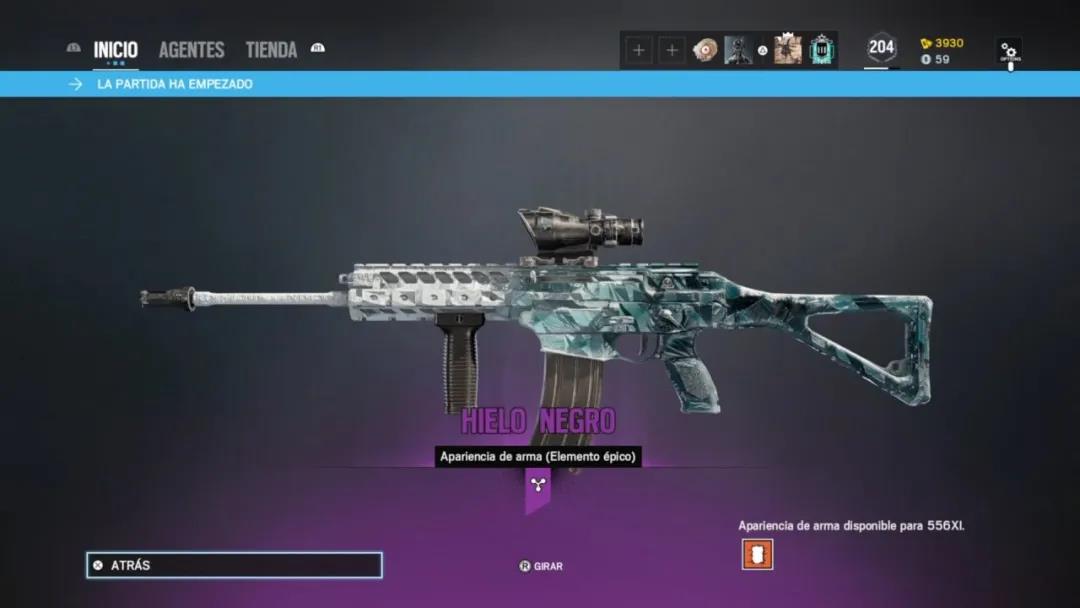
Task: Select the operator portrait in squad bar
Action: 738,50
